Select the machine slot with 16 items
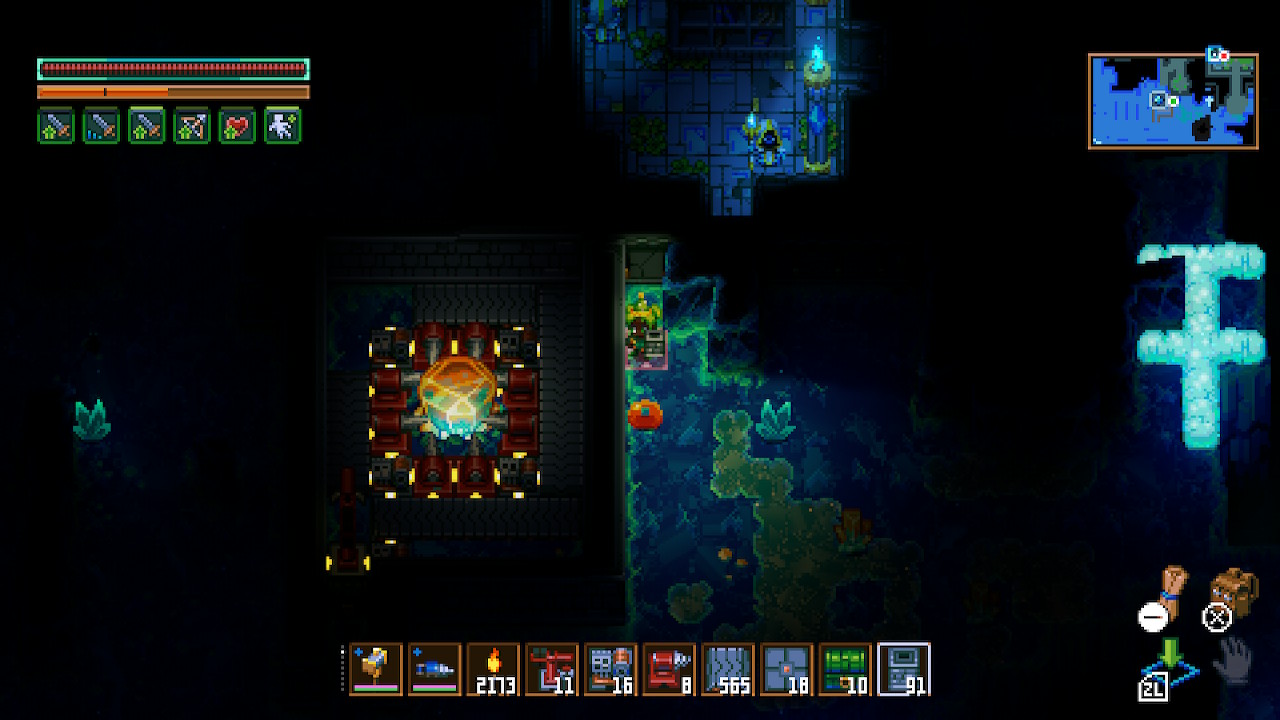Viewport: 1280px width, 720px height. (x=610, y=668)
